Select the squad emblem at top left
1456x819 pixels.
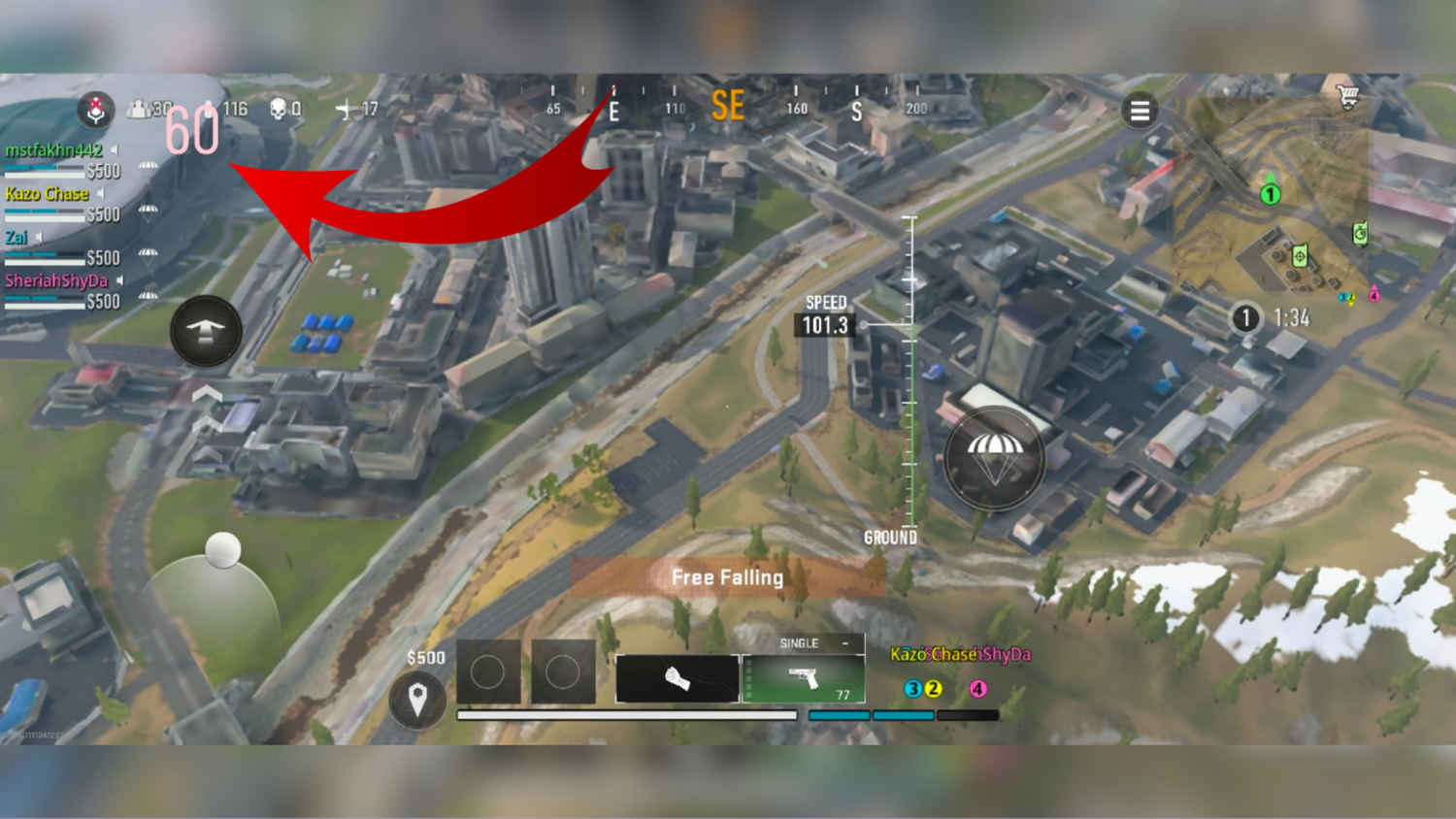pos(94,111)
